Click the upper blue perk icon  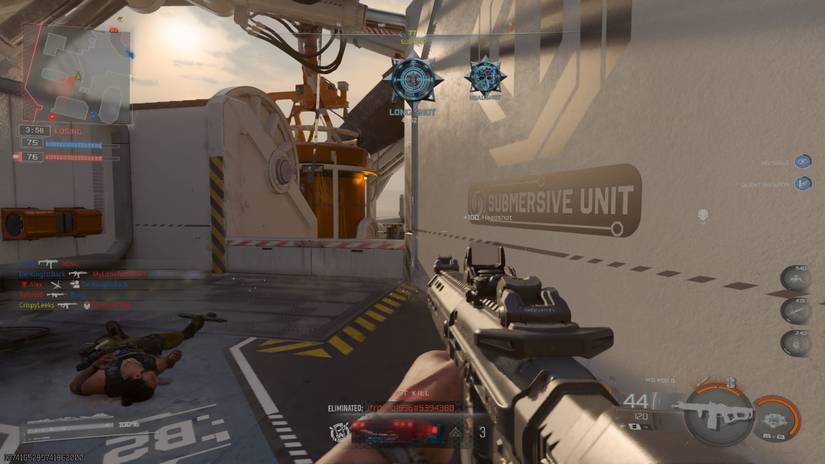coord(802,161)
